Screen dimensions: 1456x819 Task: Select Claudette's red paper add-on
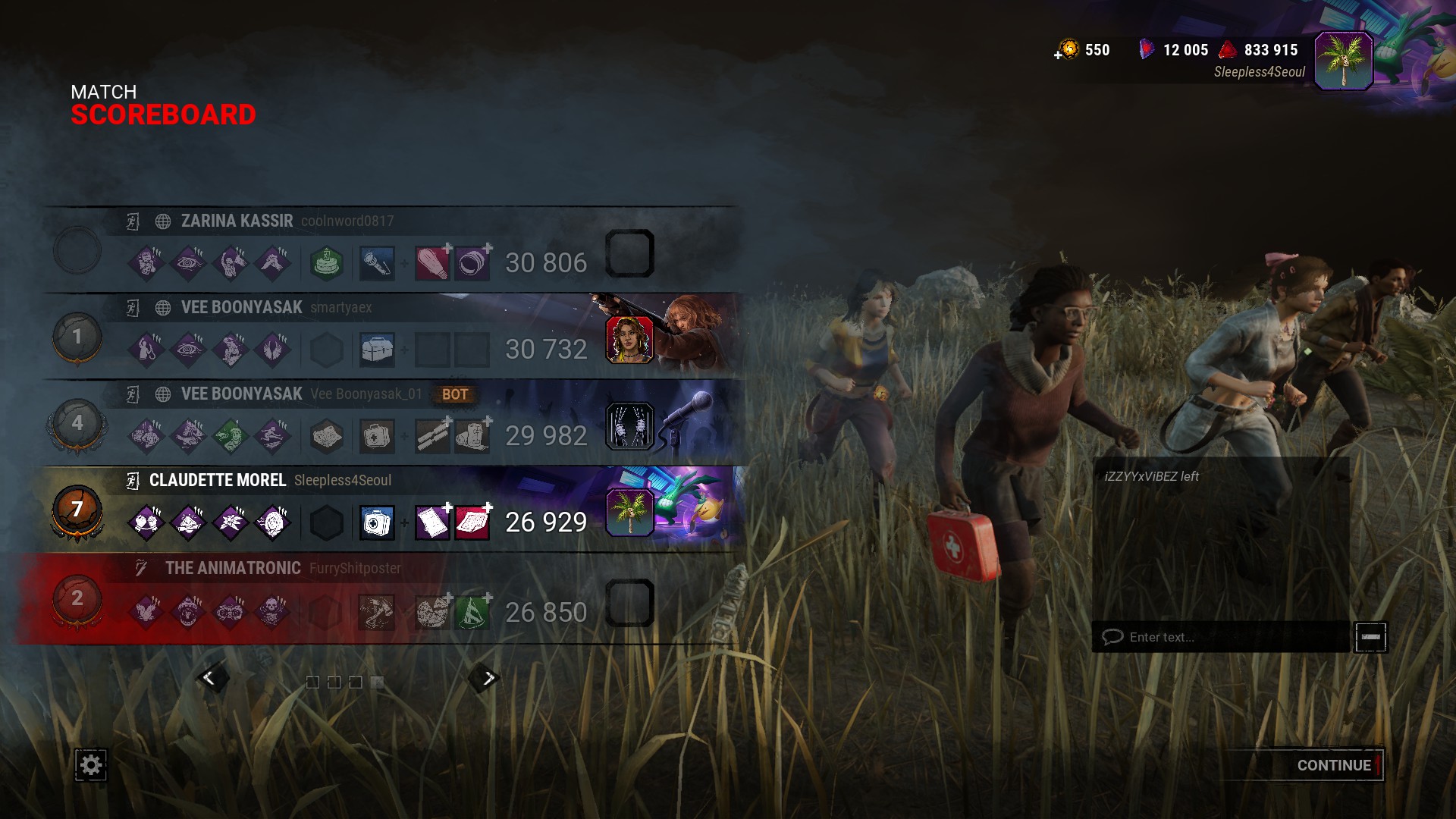point(472,522)
